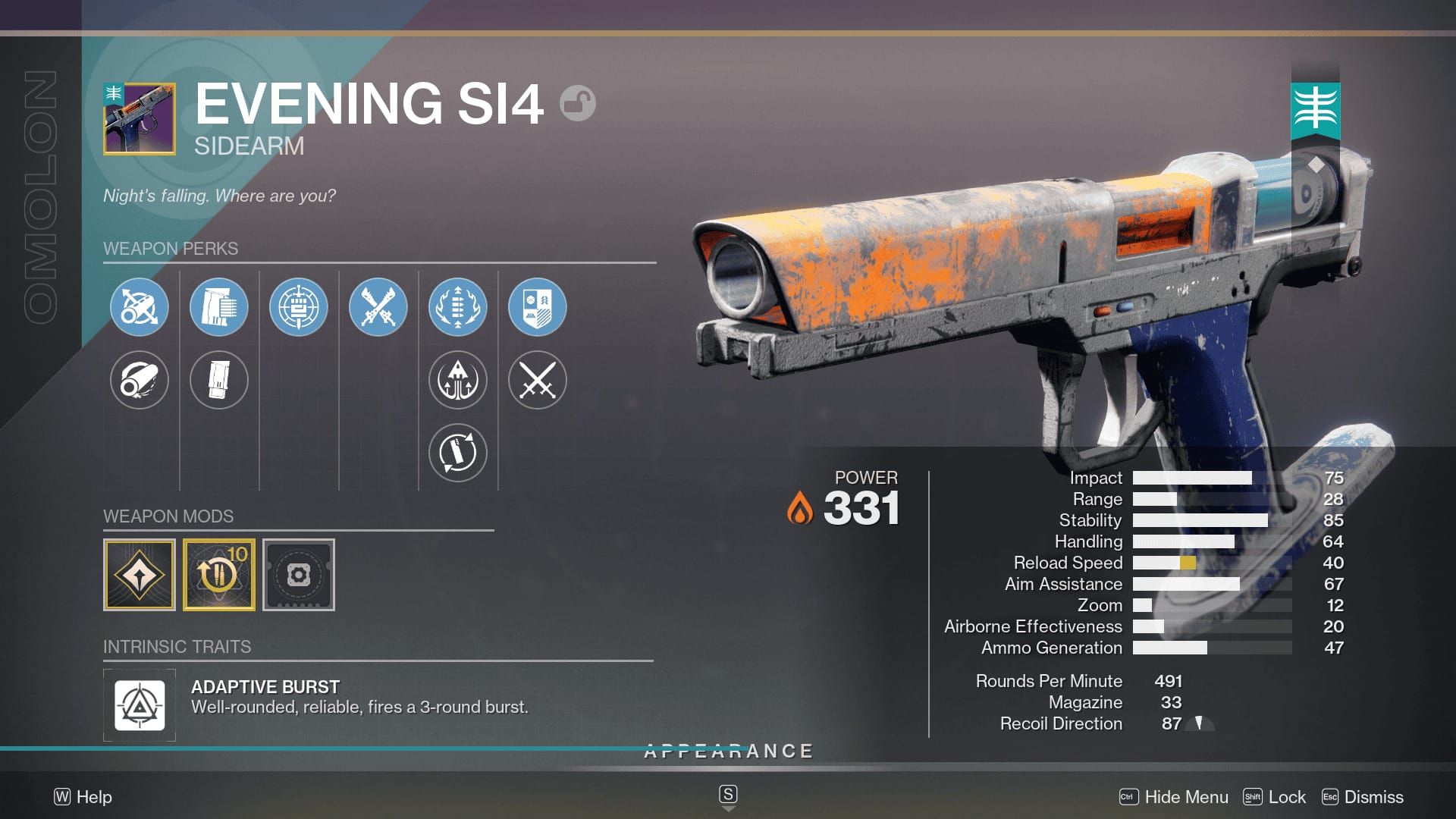Open the Appearance section
The height and width of the screenshot is (819, 1456).
pos(728,752)
